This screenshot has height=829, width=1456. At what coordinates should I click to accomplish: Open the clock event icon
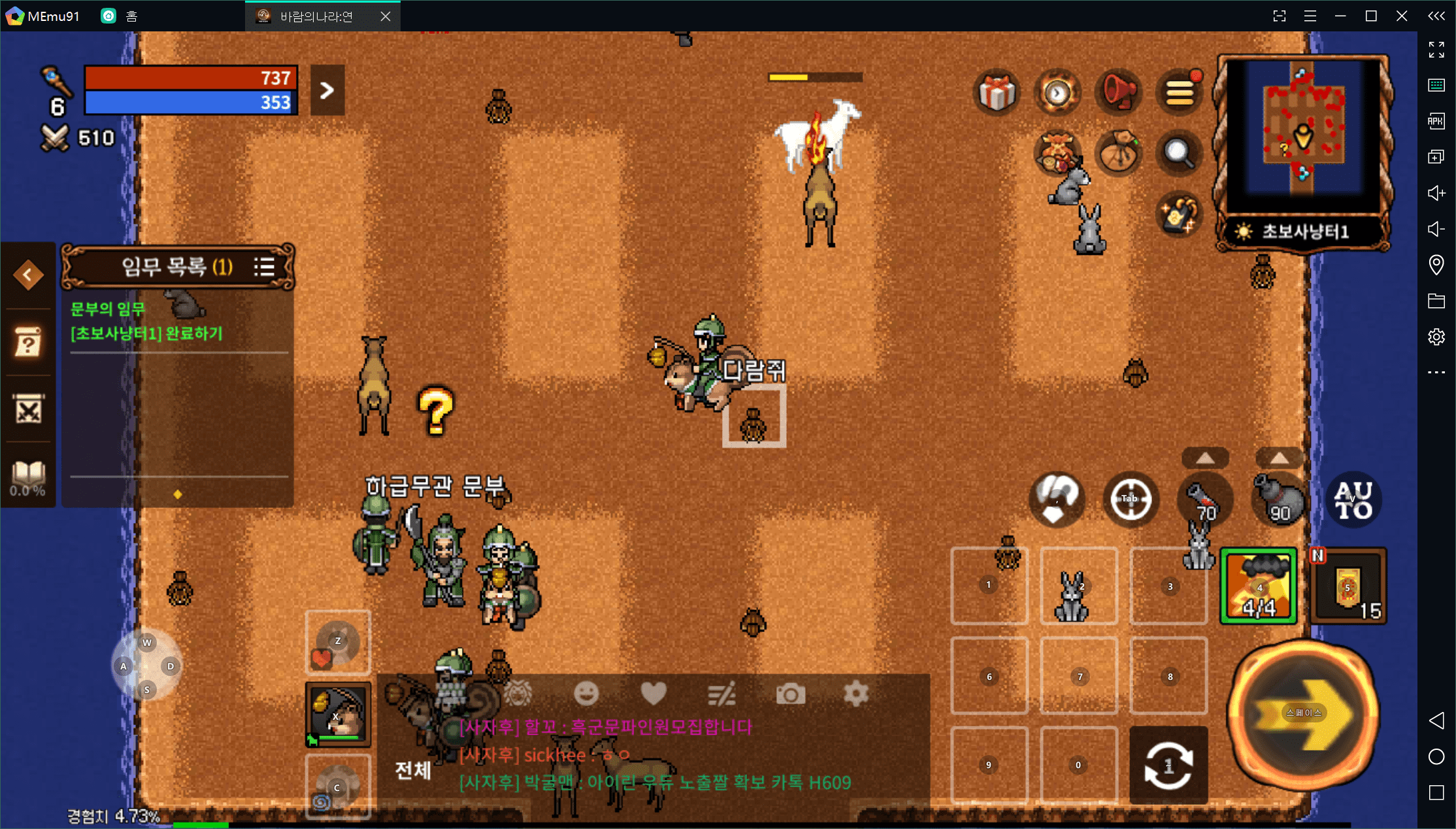click(1057, 93)
